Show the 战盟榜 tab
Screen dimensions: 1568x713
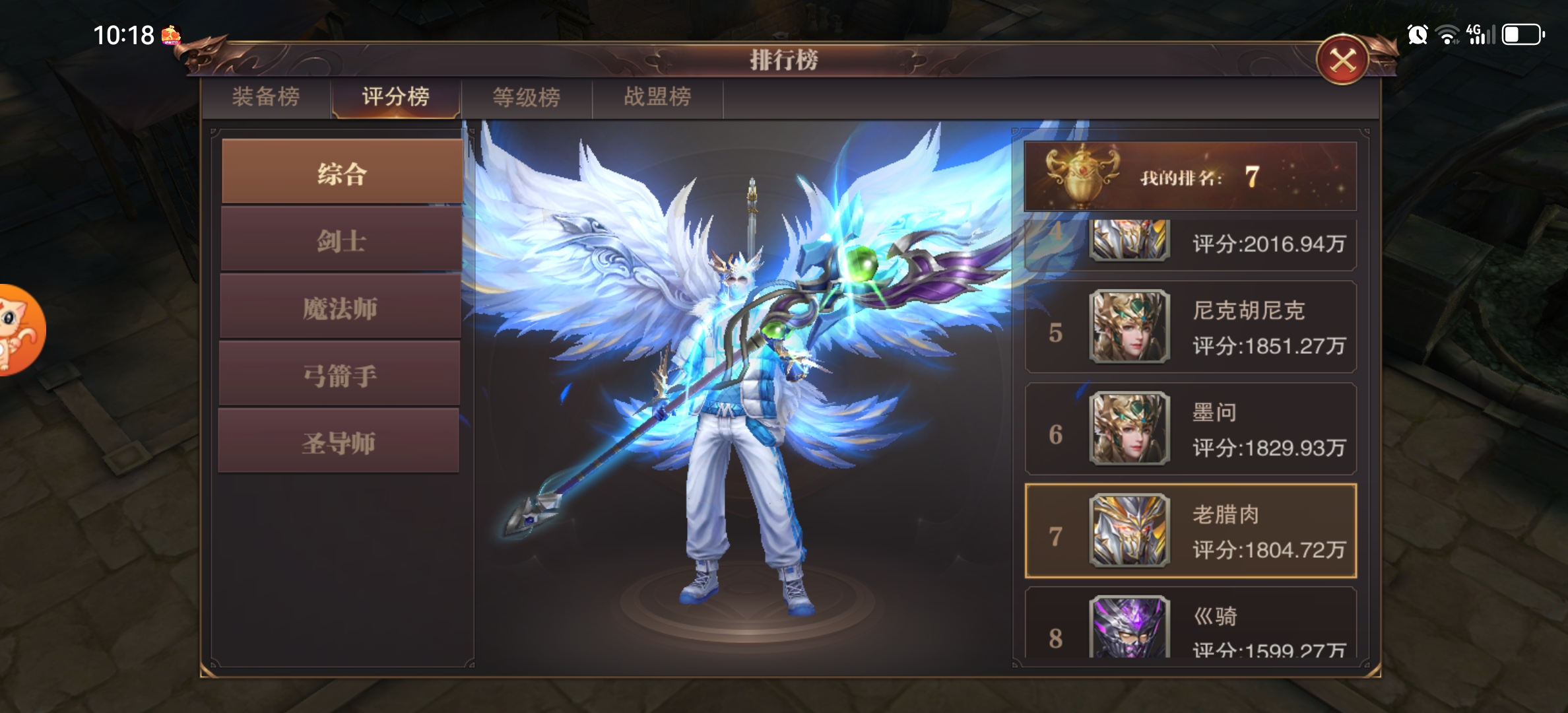click(657, 97)
